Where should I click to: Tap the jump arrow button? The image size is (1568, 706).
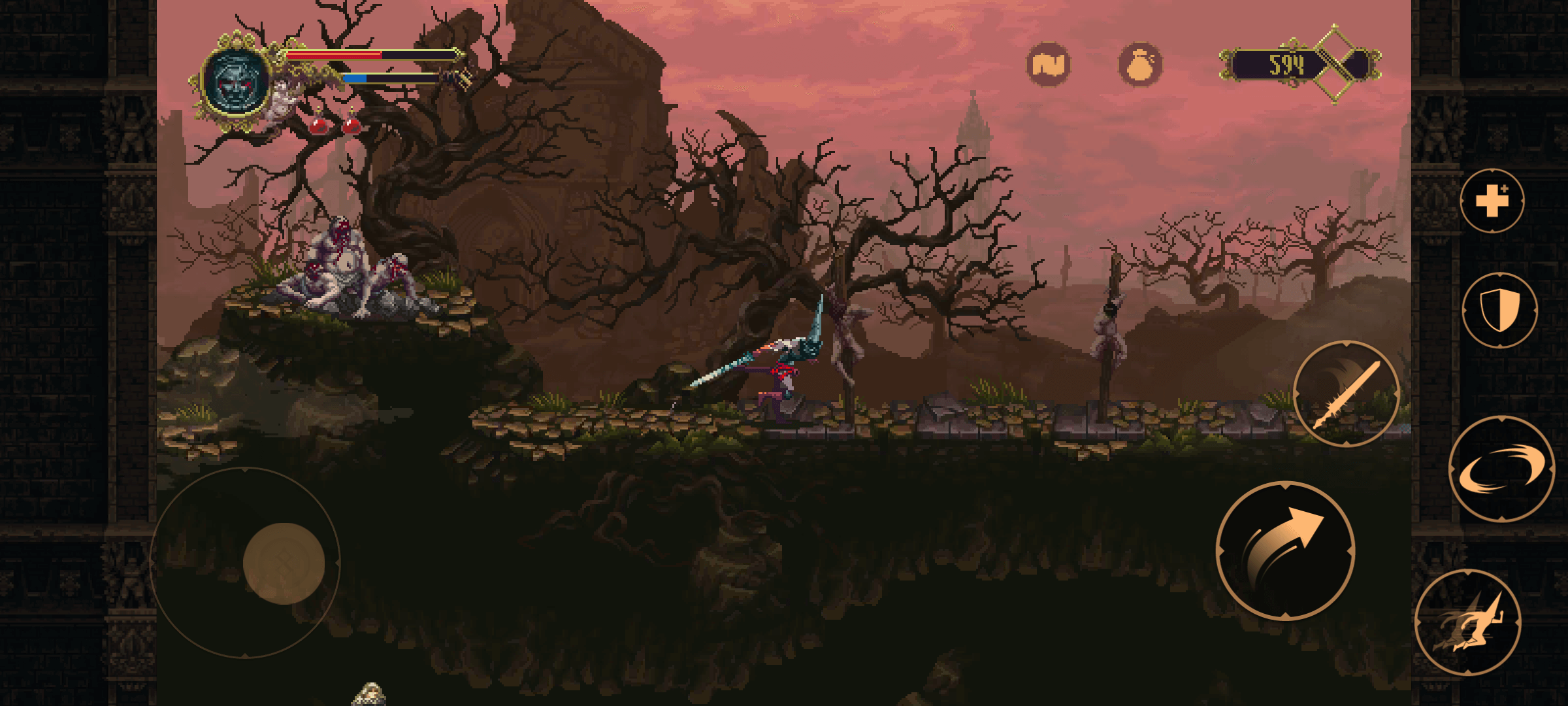coord(1285,551)
